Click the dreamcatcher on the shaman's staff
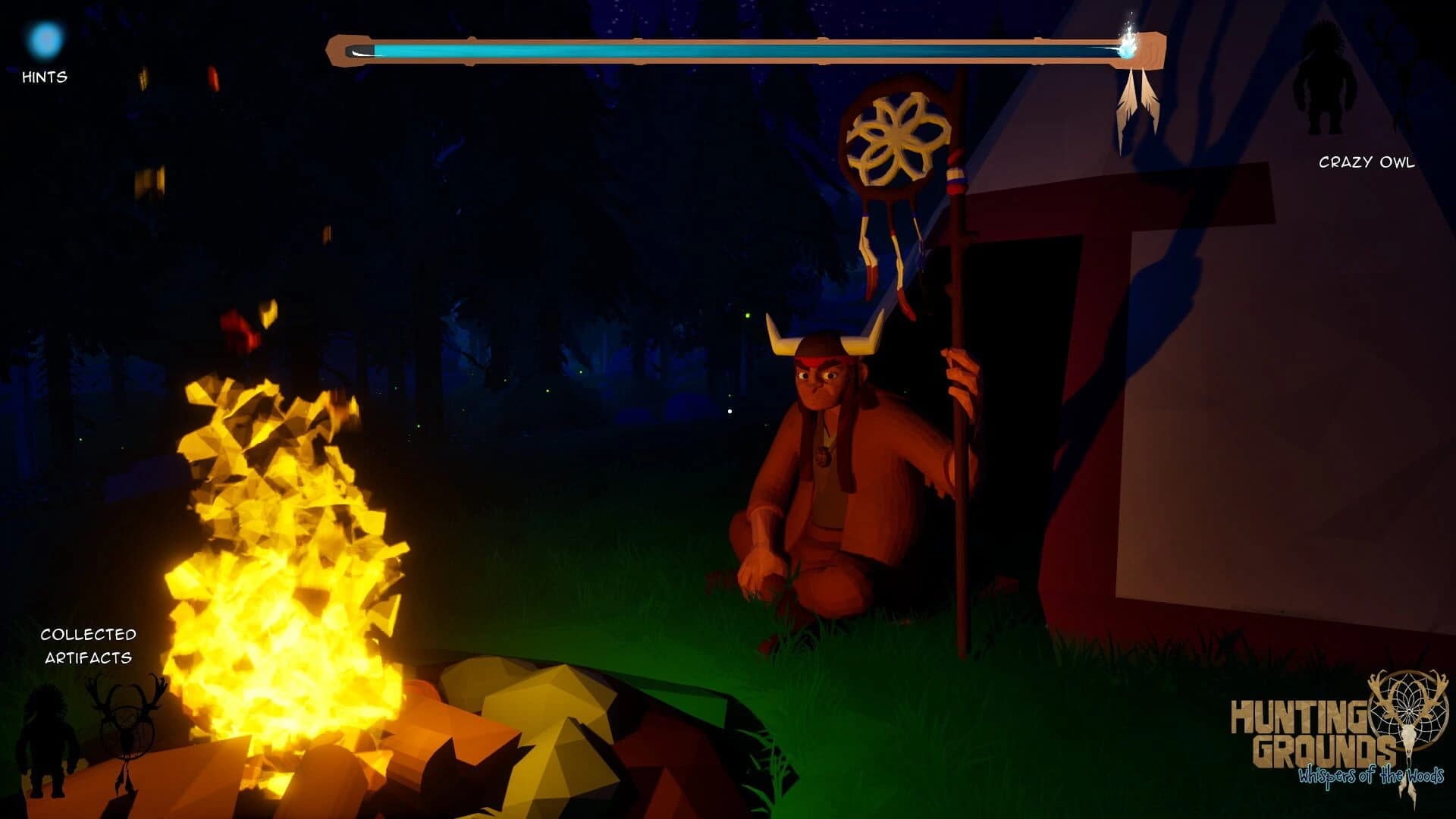The width and height of the screenshot is (1456, 819). point(899,140)
